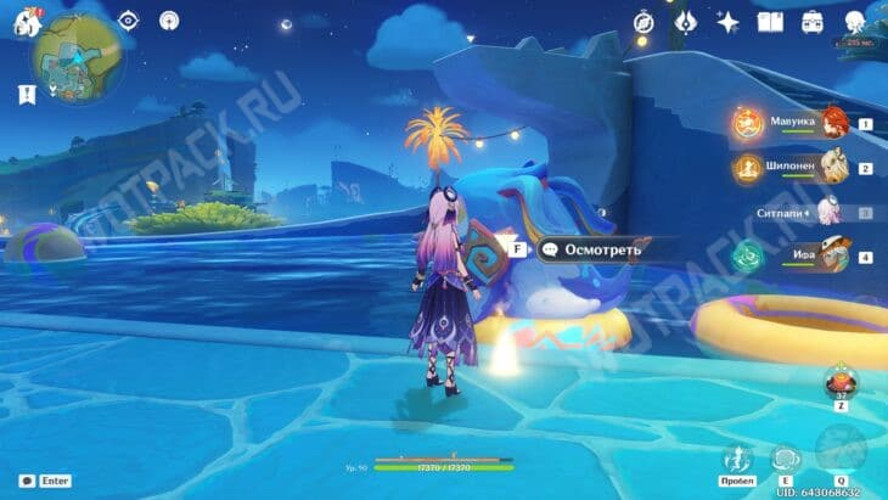
Task: Open the Wish star icon
Action: pyautogui.click(x=727, y=22)
